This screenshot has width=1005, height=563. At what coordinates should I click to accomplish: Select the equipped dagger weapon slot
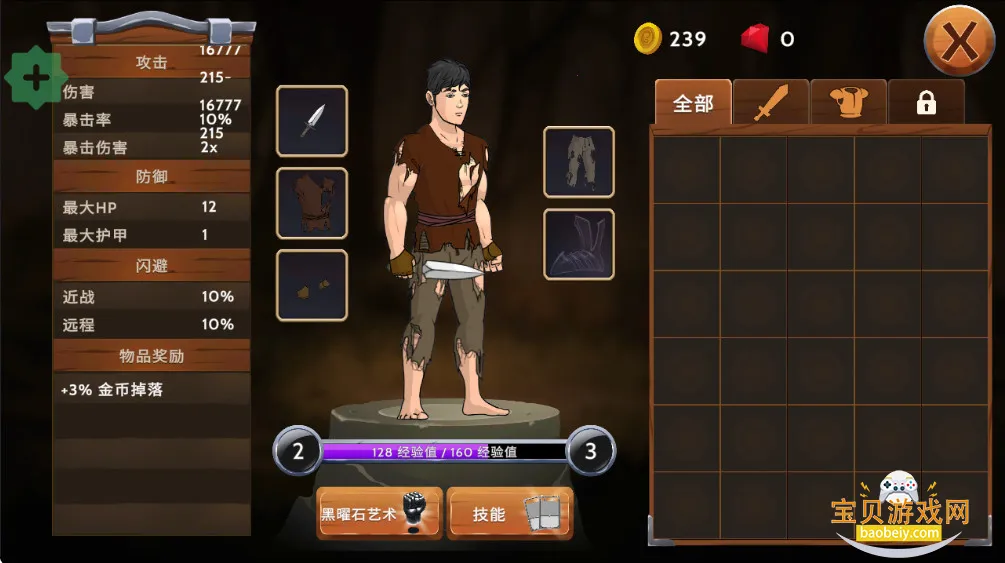(x=312, y=121)
